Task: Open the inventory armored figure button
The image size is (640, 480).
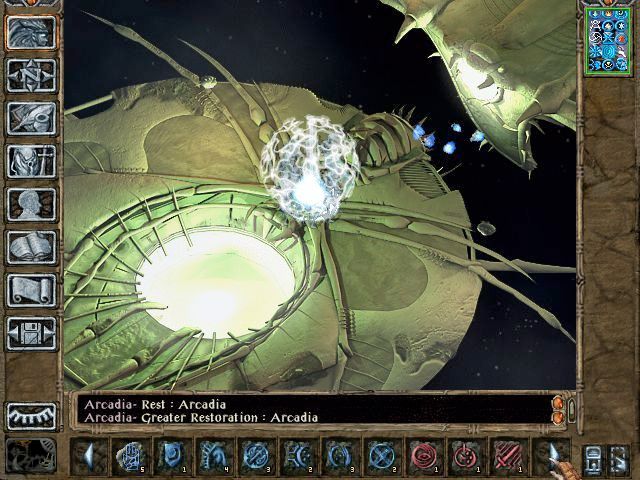Action: point(31,161)
